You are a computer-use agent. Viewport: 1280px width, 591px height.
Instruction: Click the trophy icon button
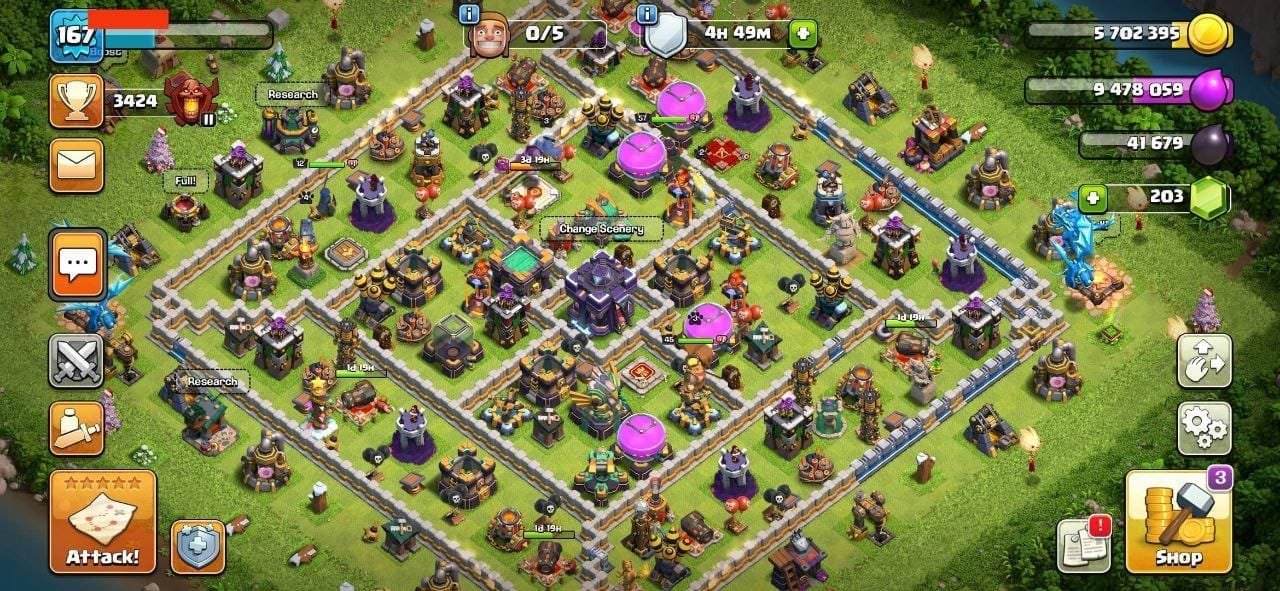(76, 100)
